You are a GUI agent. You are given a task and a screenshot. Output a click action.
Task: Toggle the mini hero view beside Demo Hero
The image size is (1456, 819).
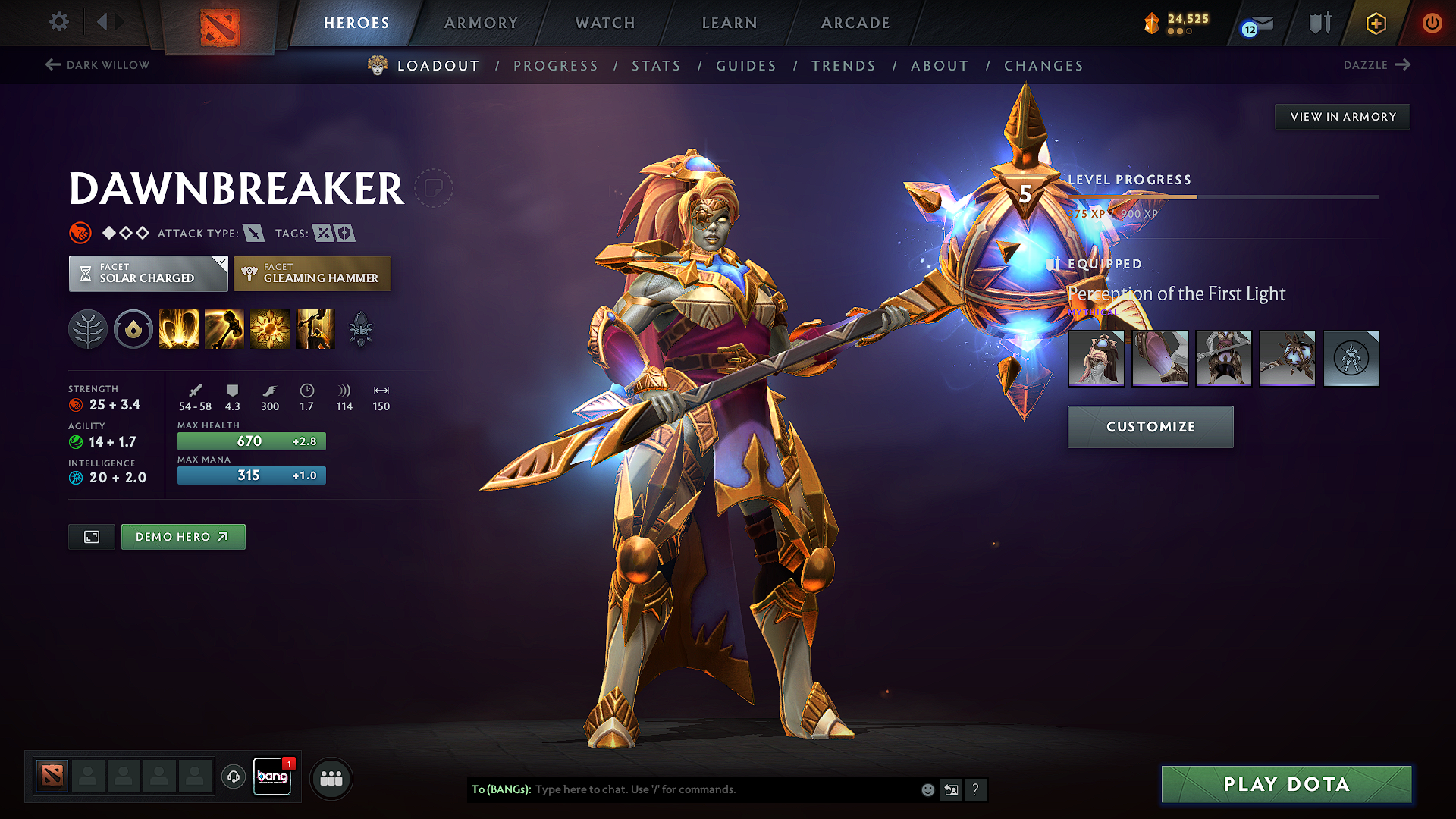91,536
